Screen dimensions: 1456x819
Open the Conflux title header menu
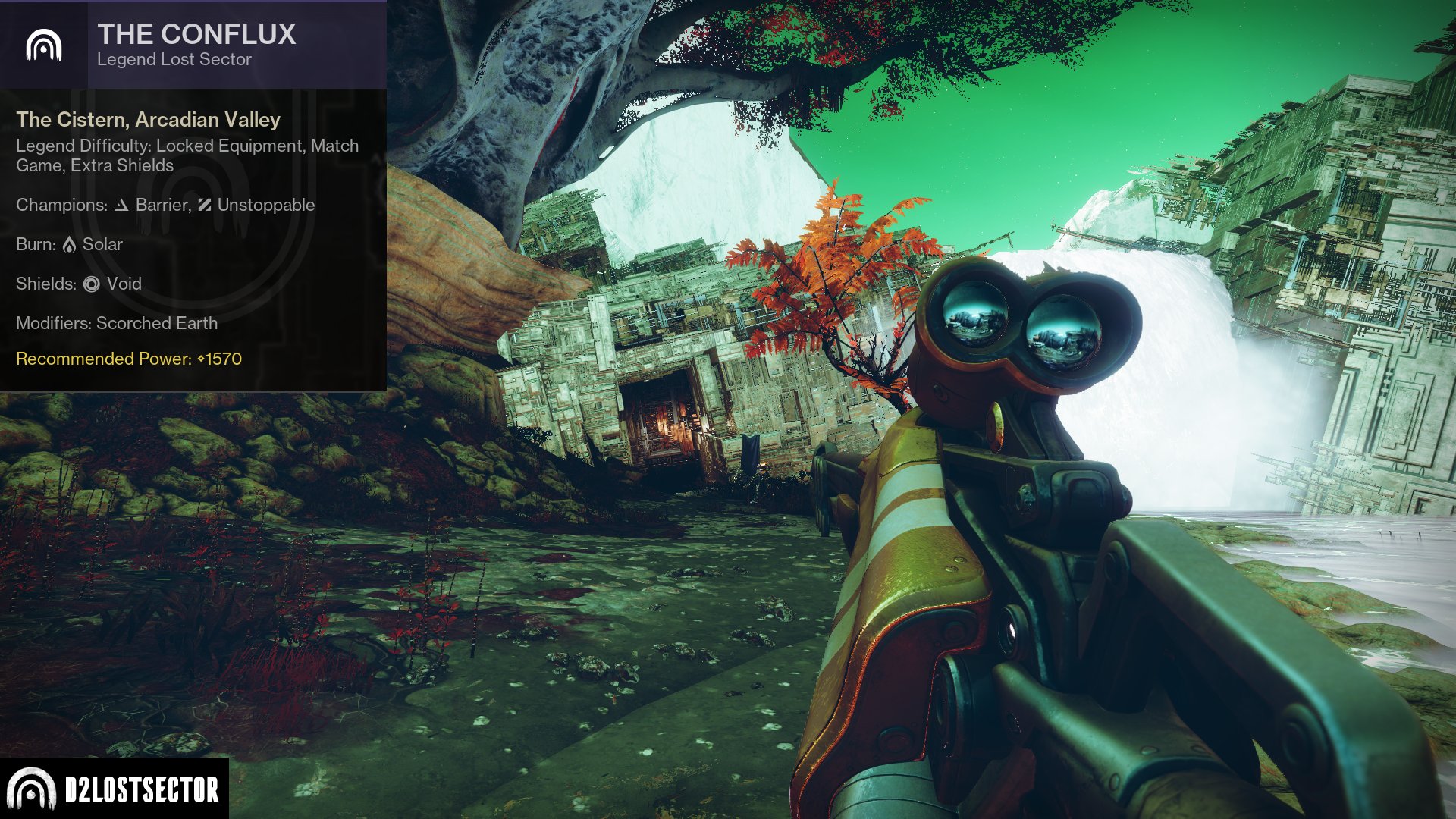pos(196,34)
